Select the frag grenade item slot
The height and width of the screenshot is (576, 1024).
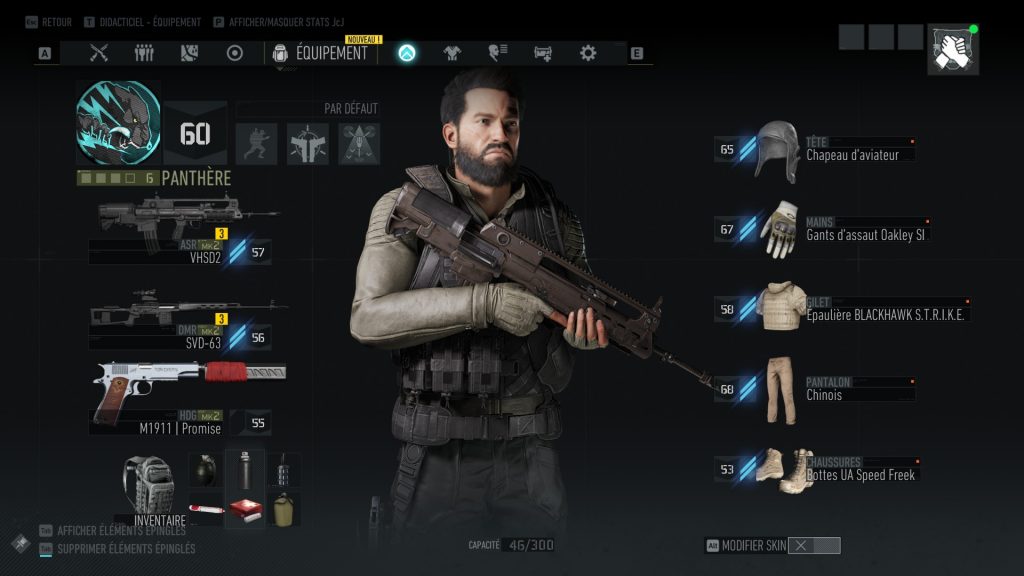click(206, 468)
